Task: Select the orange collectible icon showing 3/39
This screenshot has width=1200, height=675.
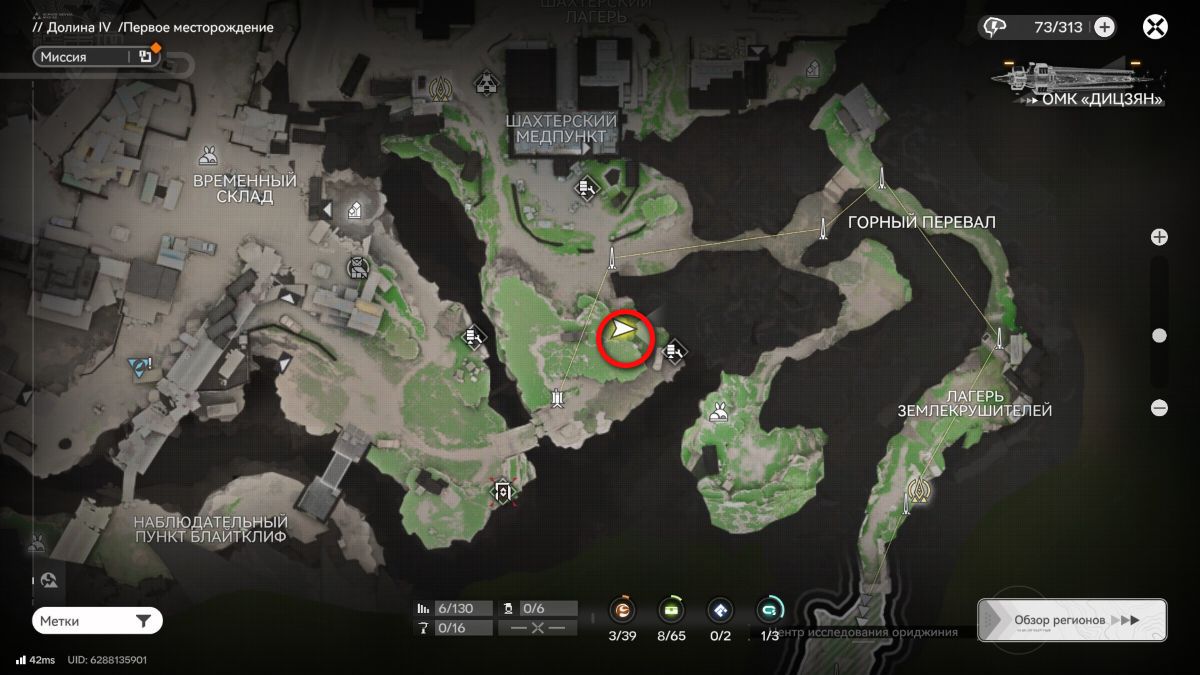Action: (623, 610)
